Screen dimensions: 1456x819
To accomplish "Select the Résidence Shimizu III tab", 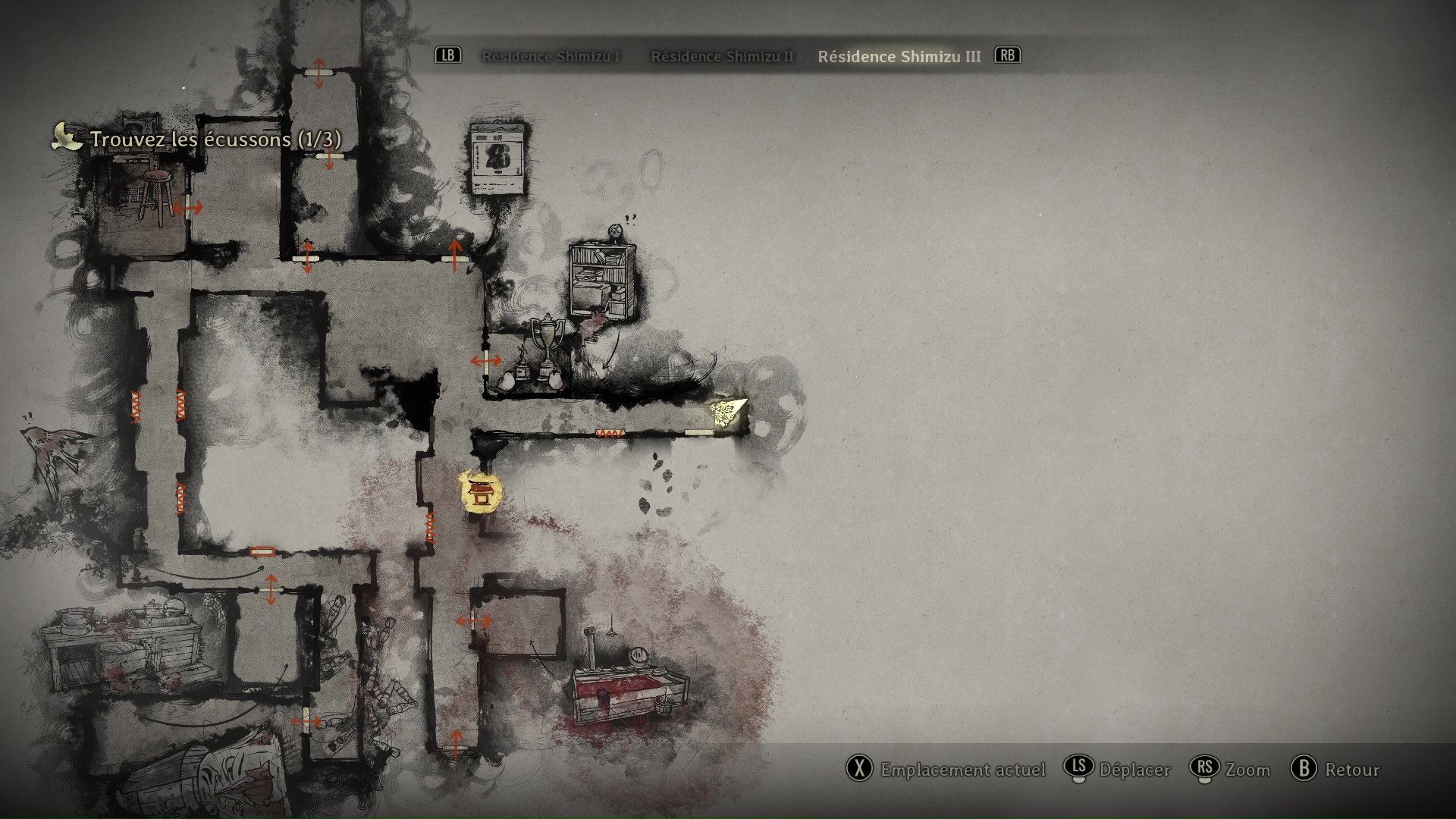I will point(899,57).
